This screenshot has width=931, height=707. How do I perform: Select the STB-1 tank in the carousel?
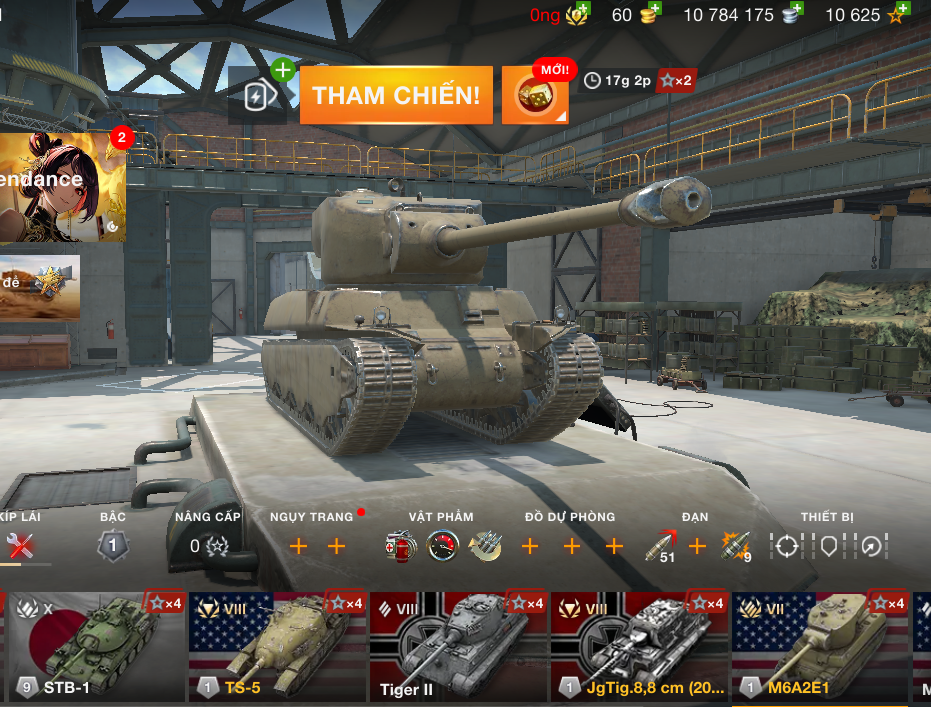tap(95, 646)
